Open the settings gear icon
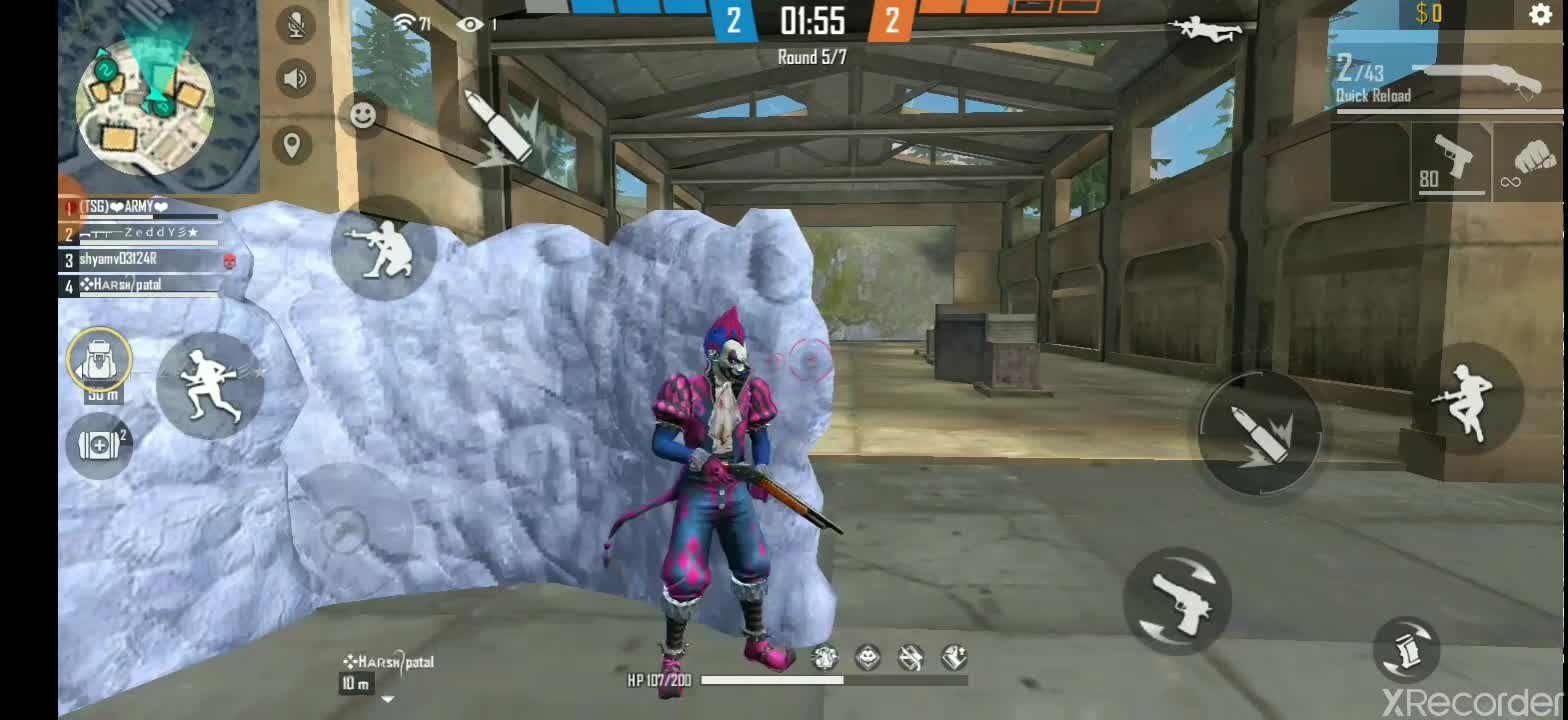This screenshot has height=720, width=1568. tap(1540, 14)
